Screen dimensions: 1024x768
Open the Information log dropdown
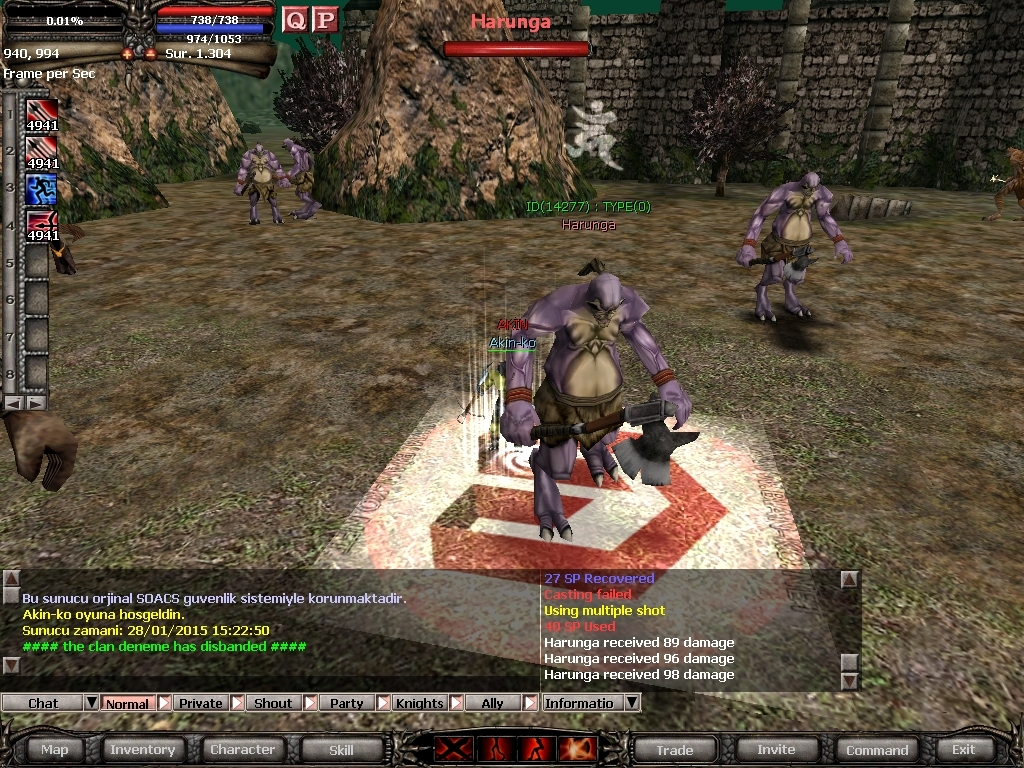[x=631, y=703]
